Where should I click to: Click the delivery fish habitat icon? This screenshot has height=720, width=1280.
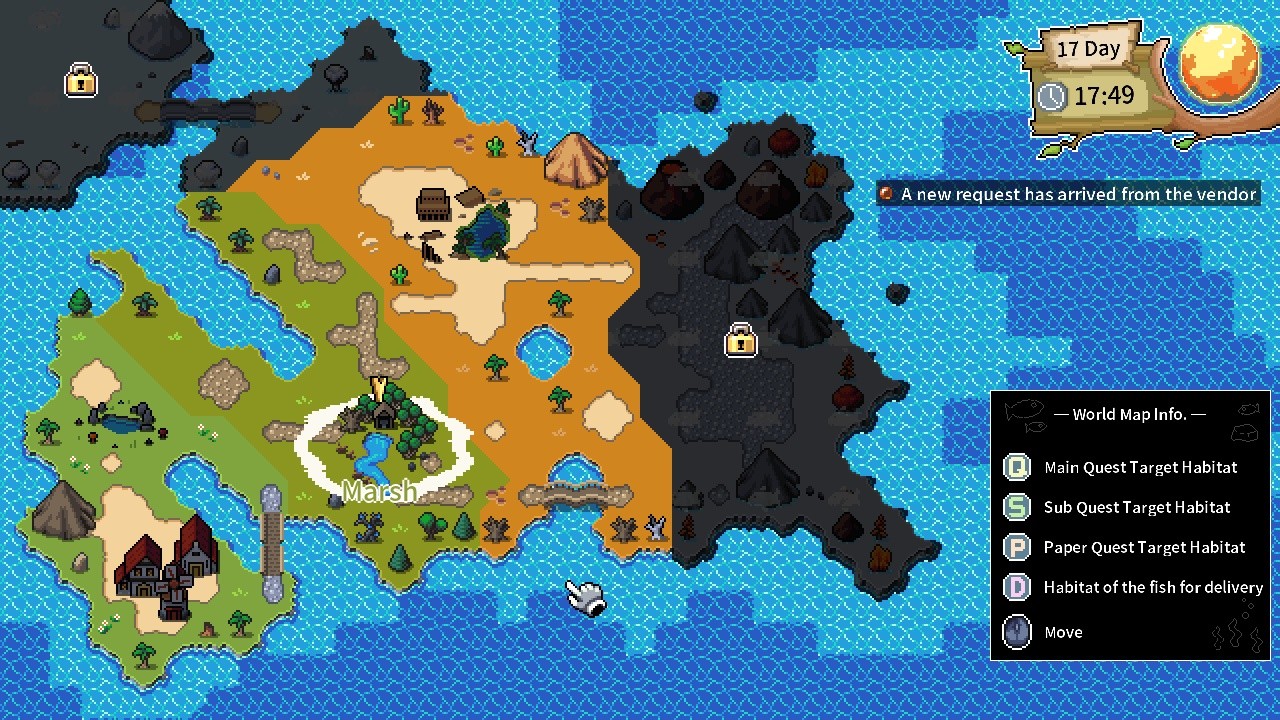pos(1017,587)
